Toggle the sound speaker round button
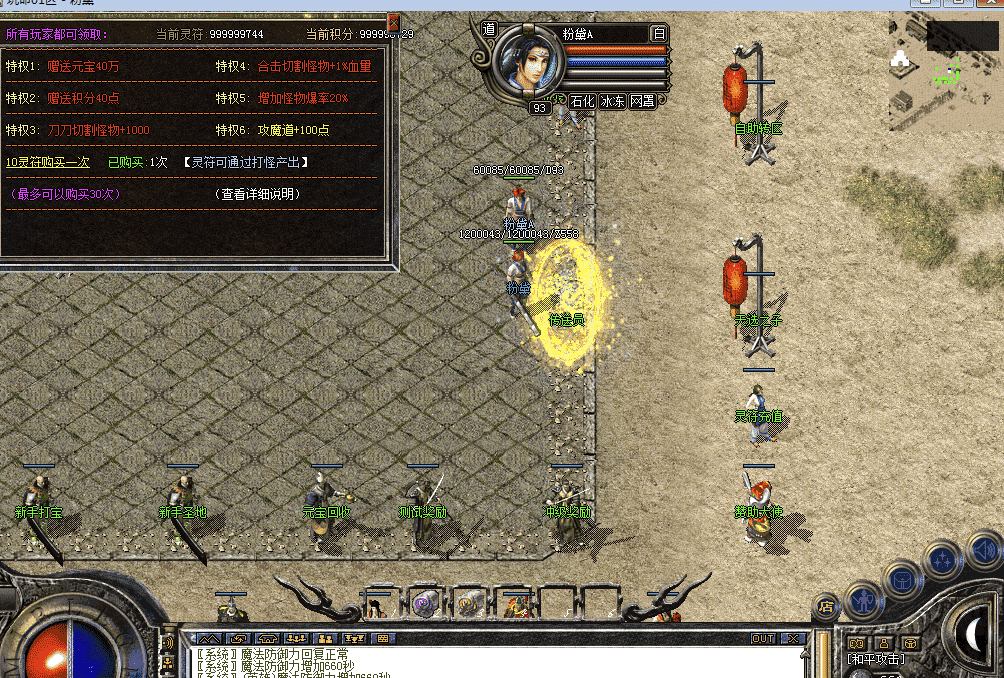This screenshot has height=678, width=1004. click(983, 548)
